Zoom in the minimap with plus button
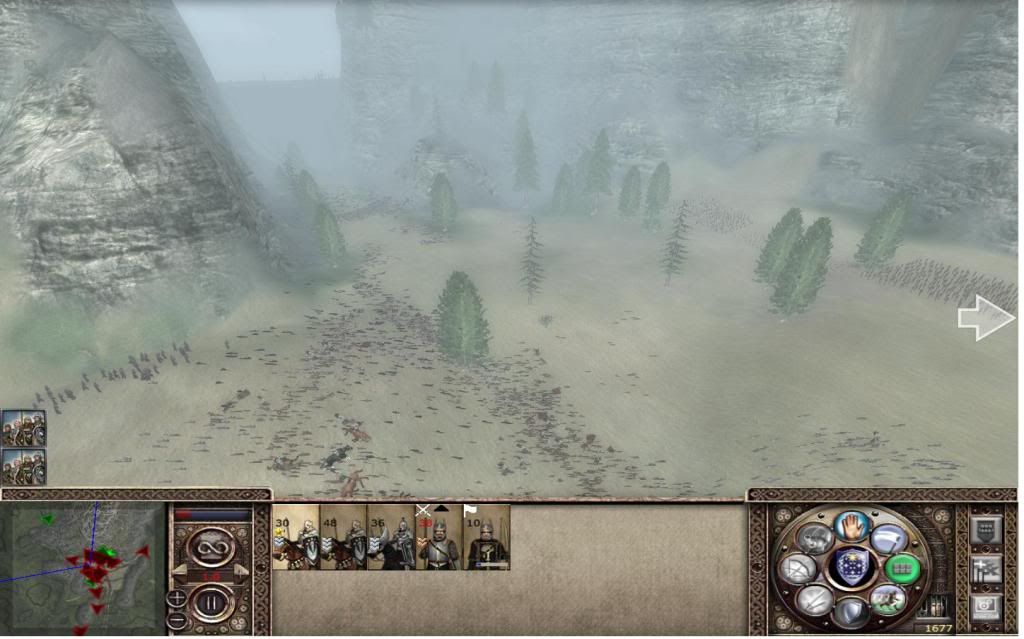The height and width of the screenshot is (639, 1024). tap(176, 598)
